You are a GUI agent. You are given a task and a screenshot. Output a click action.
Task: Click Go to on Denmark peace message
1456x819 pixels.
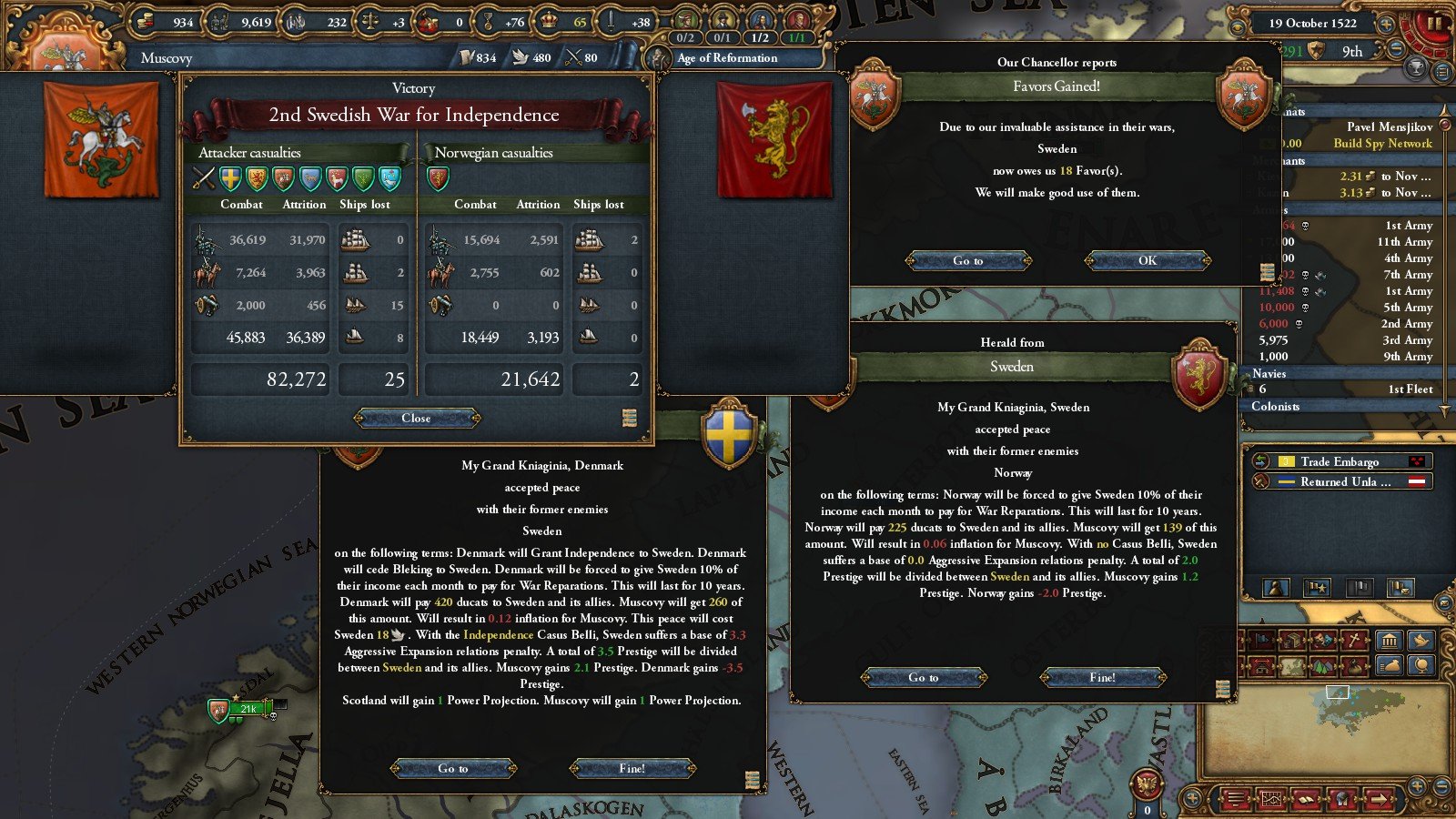pyautogui.click(x=452, y=768)
